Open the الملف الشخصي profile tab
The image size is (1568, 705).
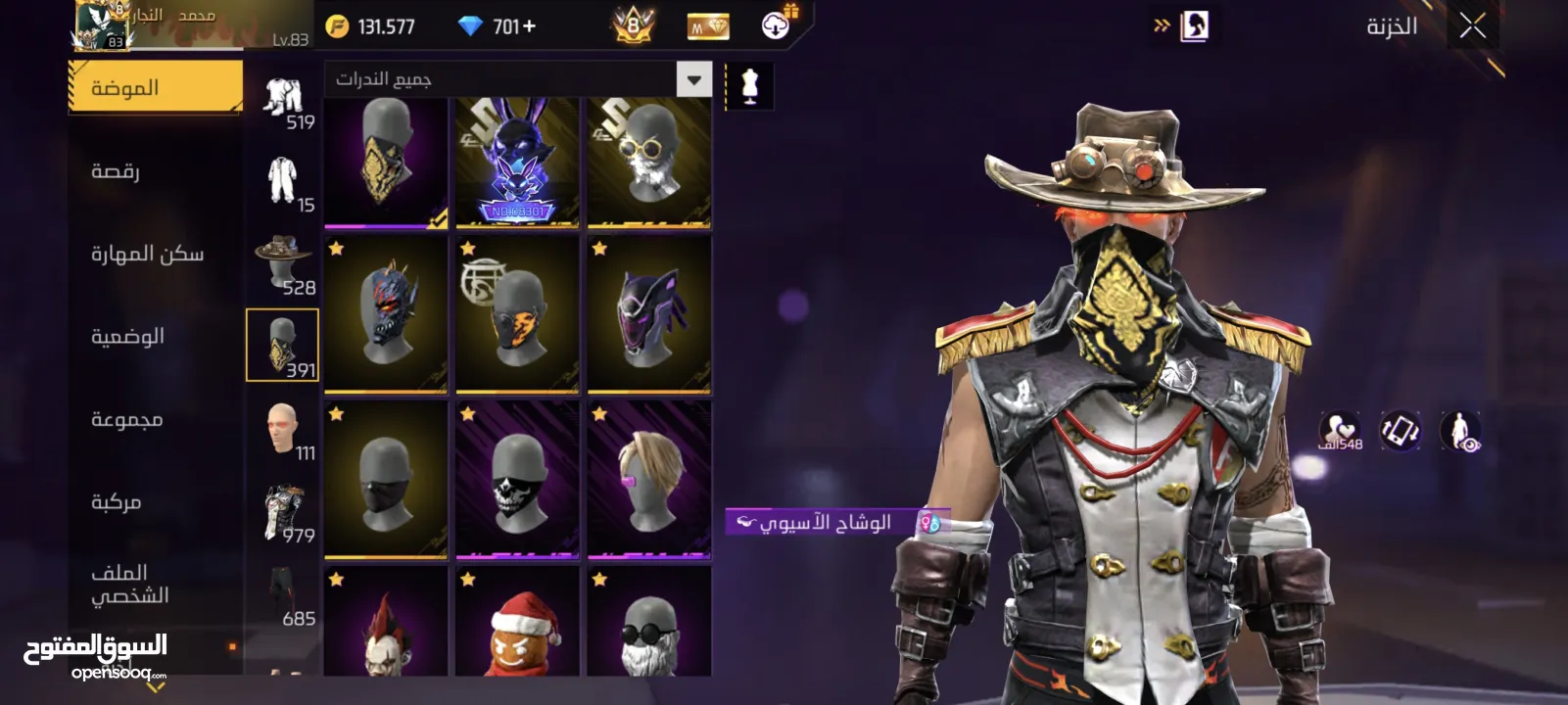tap(129, 585)
